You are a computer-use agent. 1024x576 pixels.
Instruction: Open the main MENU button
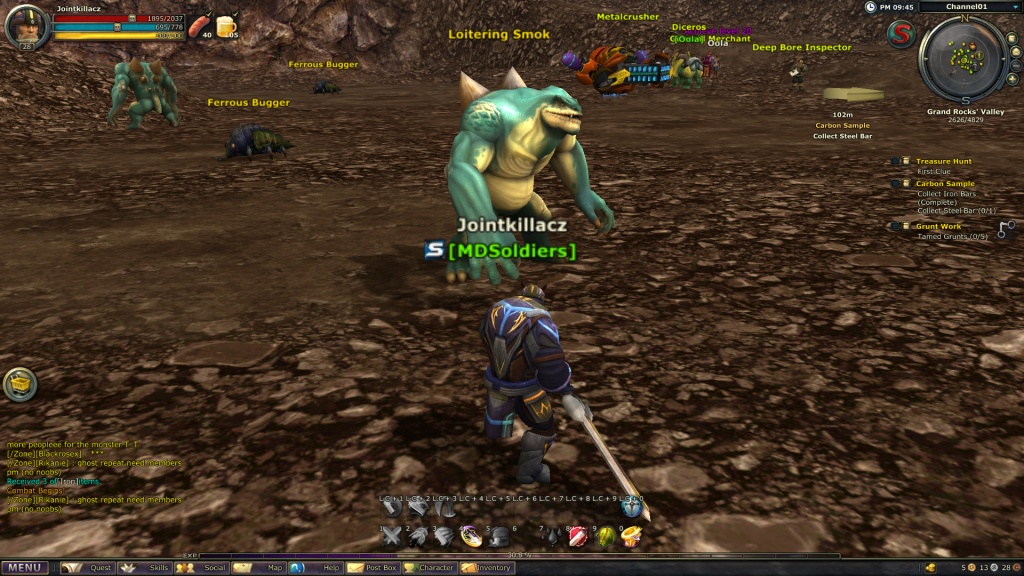pyautogui.click(x=25, y=568)
